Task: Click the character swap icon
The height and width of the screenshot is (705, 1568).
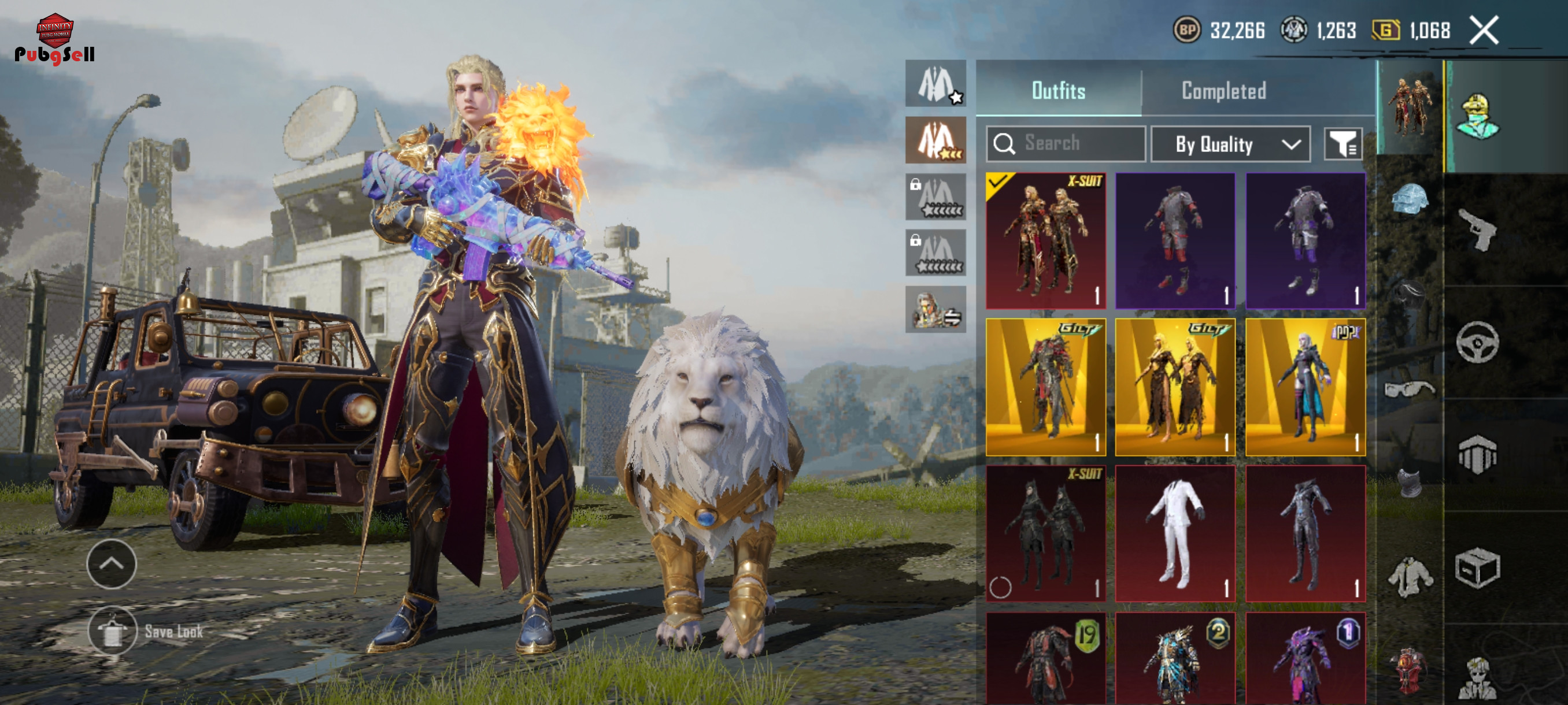Action: point(935,310)
